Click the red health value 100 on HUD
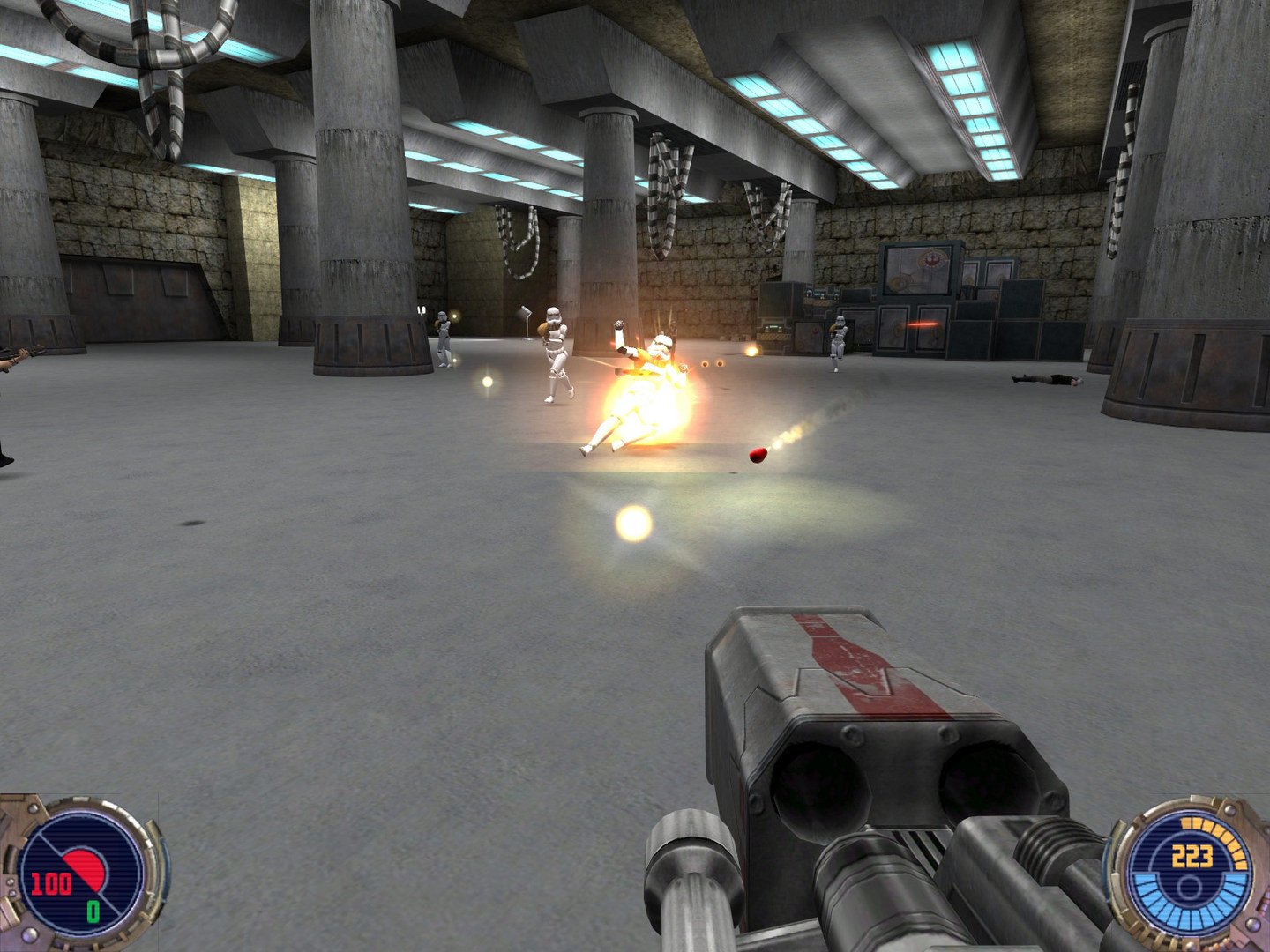Screen dimensions: 1270x952 [x=50, y=881]
